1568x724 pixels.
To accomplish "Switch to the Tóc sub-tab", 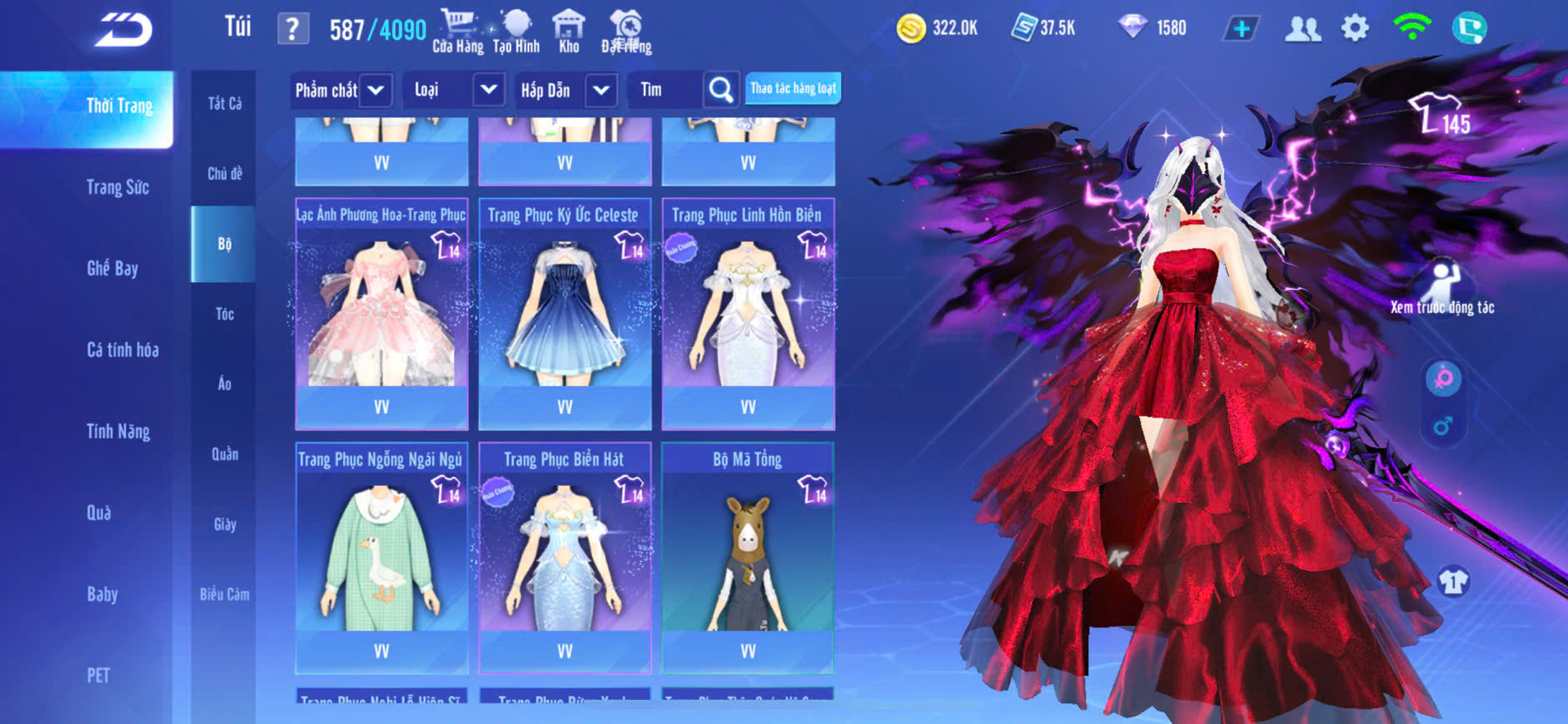I will 224,314.
